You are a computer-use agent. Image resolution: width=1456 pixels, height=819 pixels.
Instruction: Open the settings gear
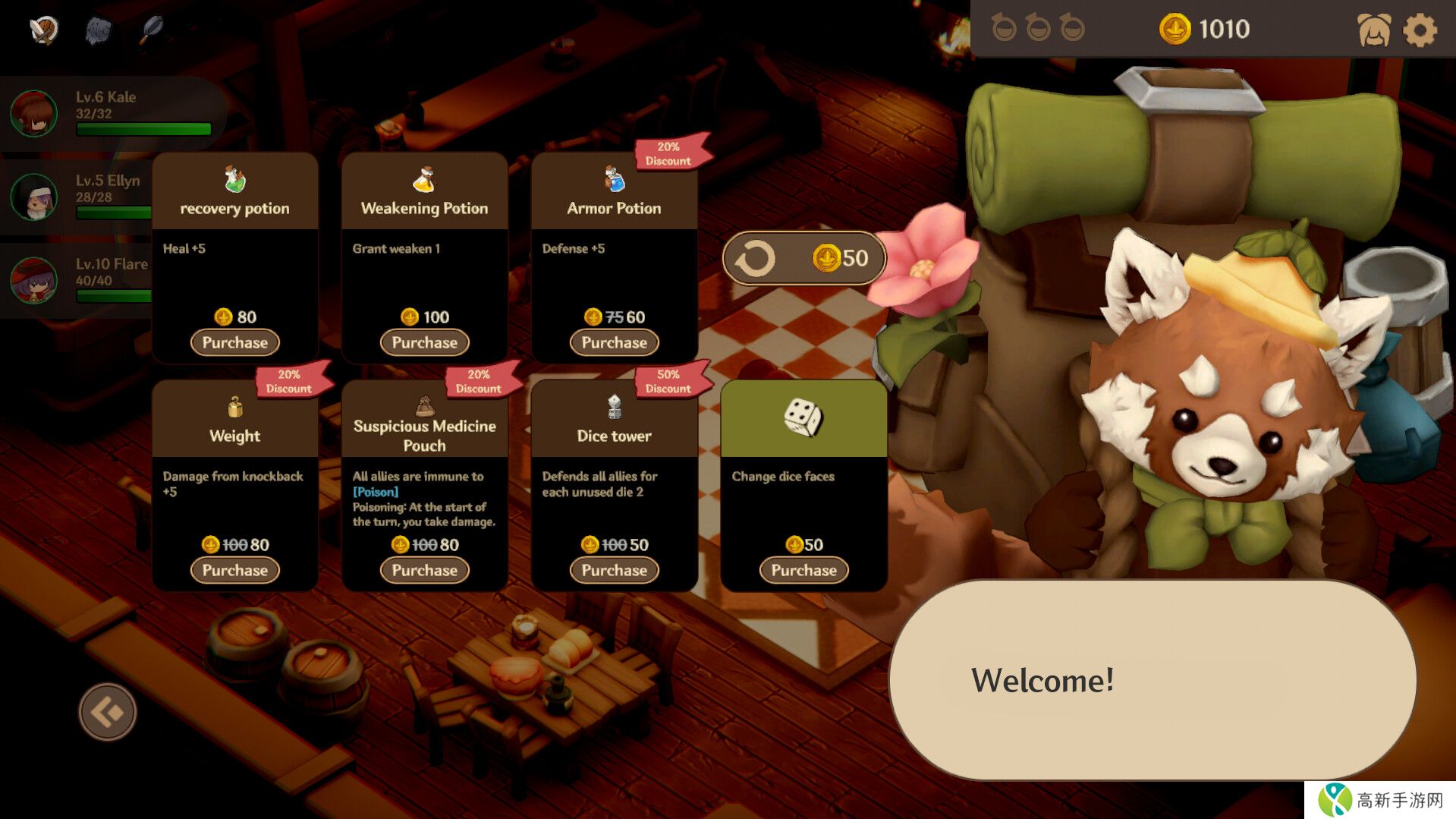tap(1420, 30)
